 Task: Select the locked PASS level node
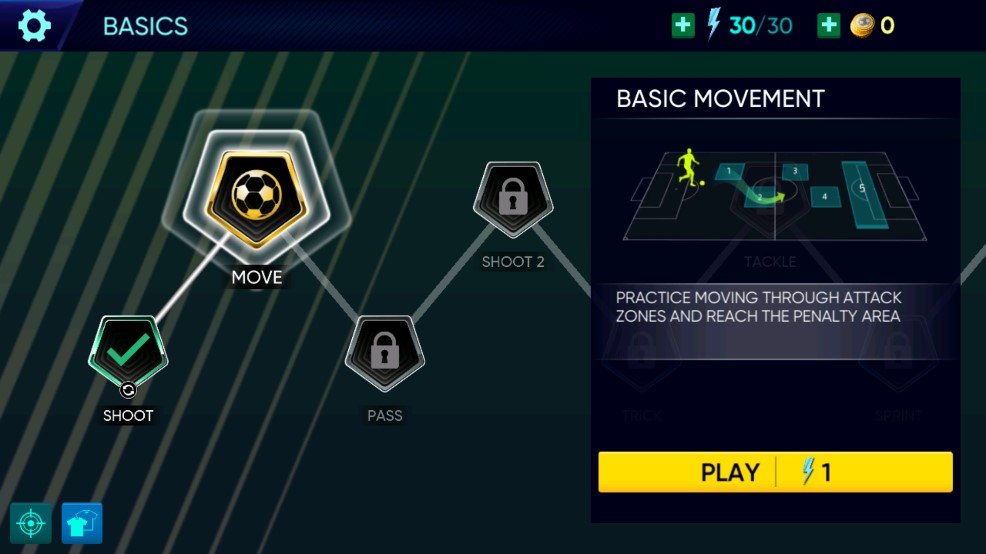[x=385, y=352]
